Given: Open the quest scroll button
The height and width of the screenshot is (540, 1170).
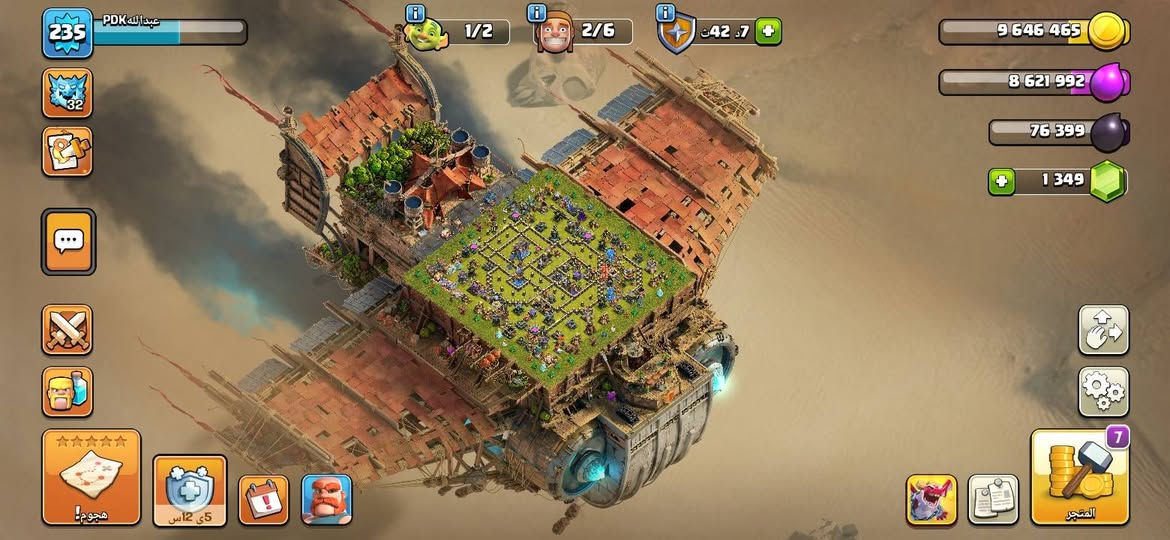Looking at the screenshot, I should click(x=67, y=152).
